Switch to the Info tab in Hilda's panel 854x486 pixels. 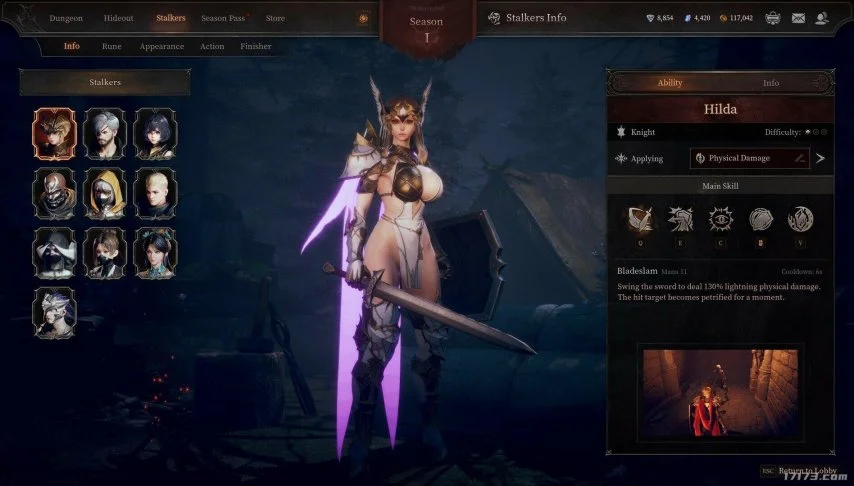[x=771, y=83]
